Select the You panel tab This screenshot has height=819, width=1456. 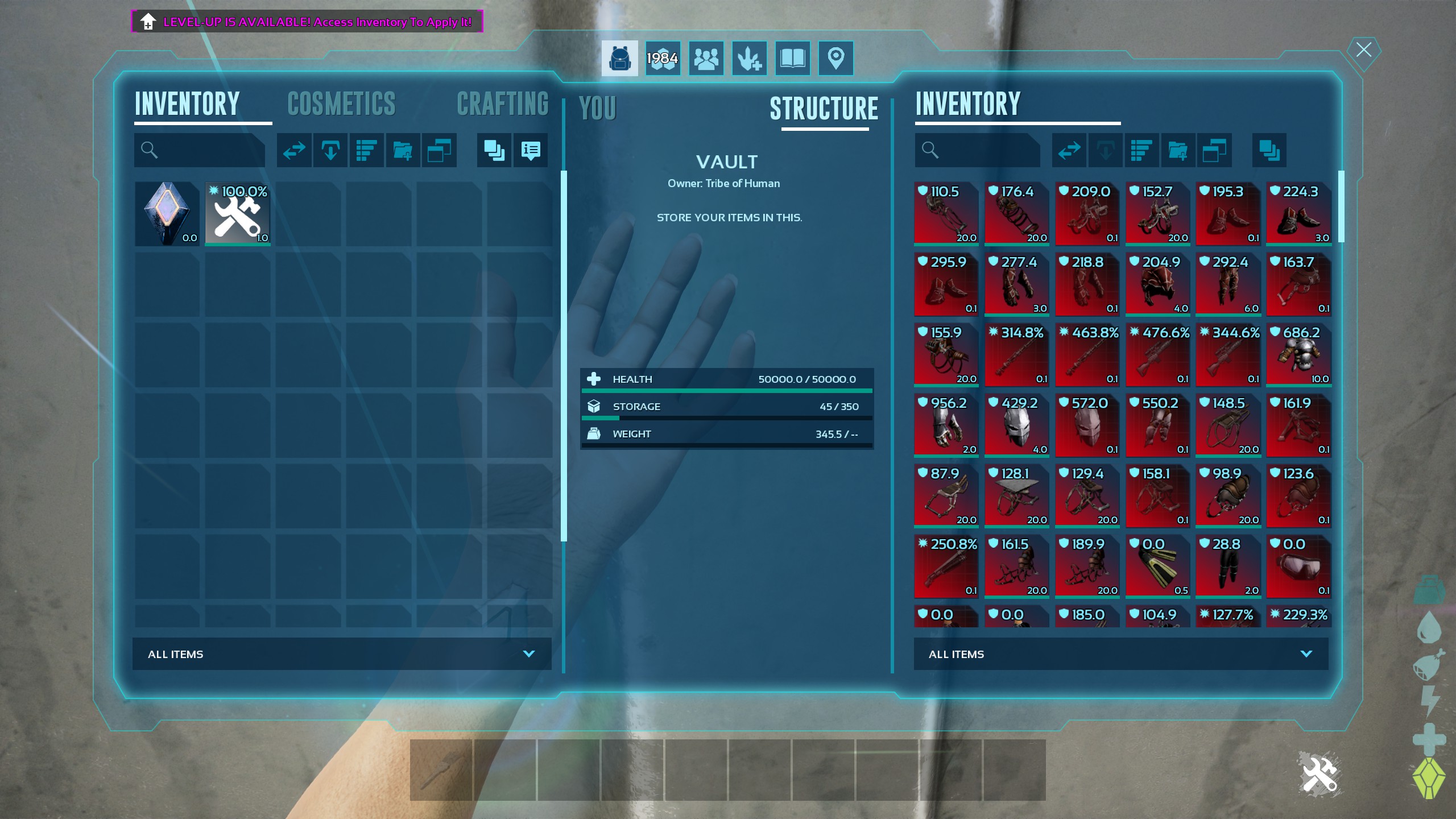click(x=597, y=108)
